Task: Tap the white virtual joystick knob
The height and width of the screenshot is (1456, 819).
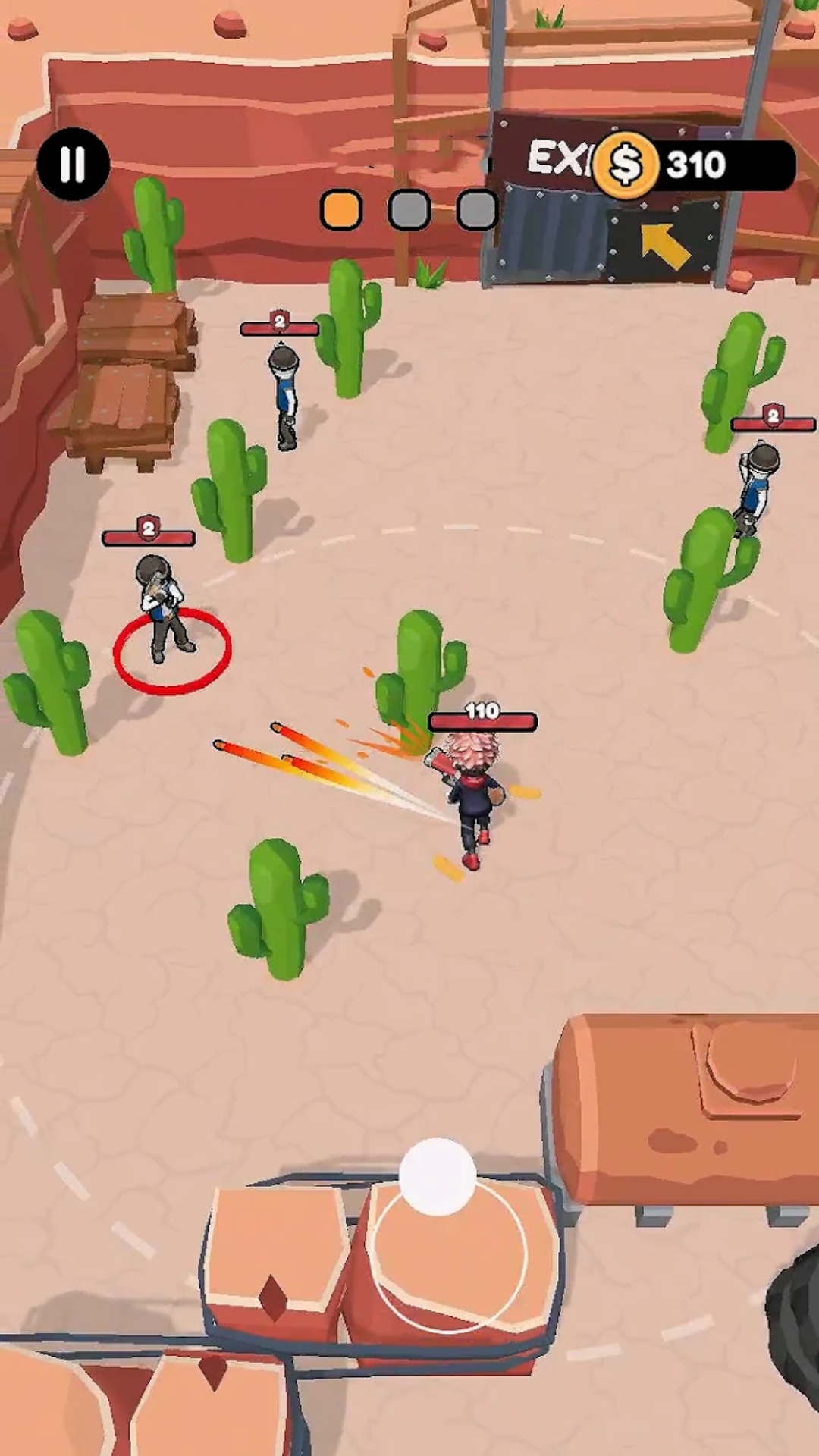Action: tap(438, 1176)
